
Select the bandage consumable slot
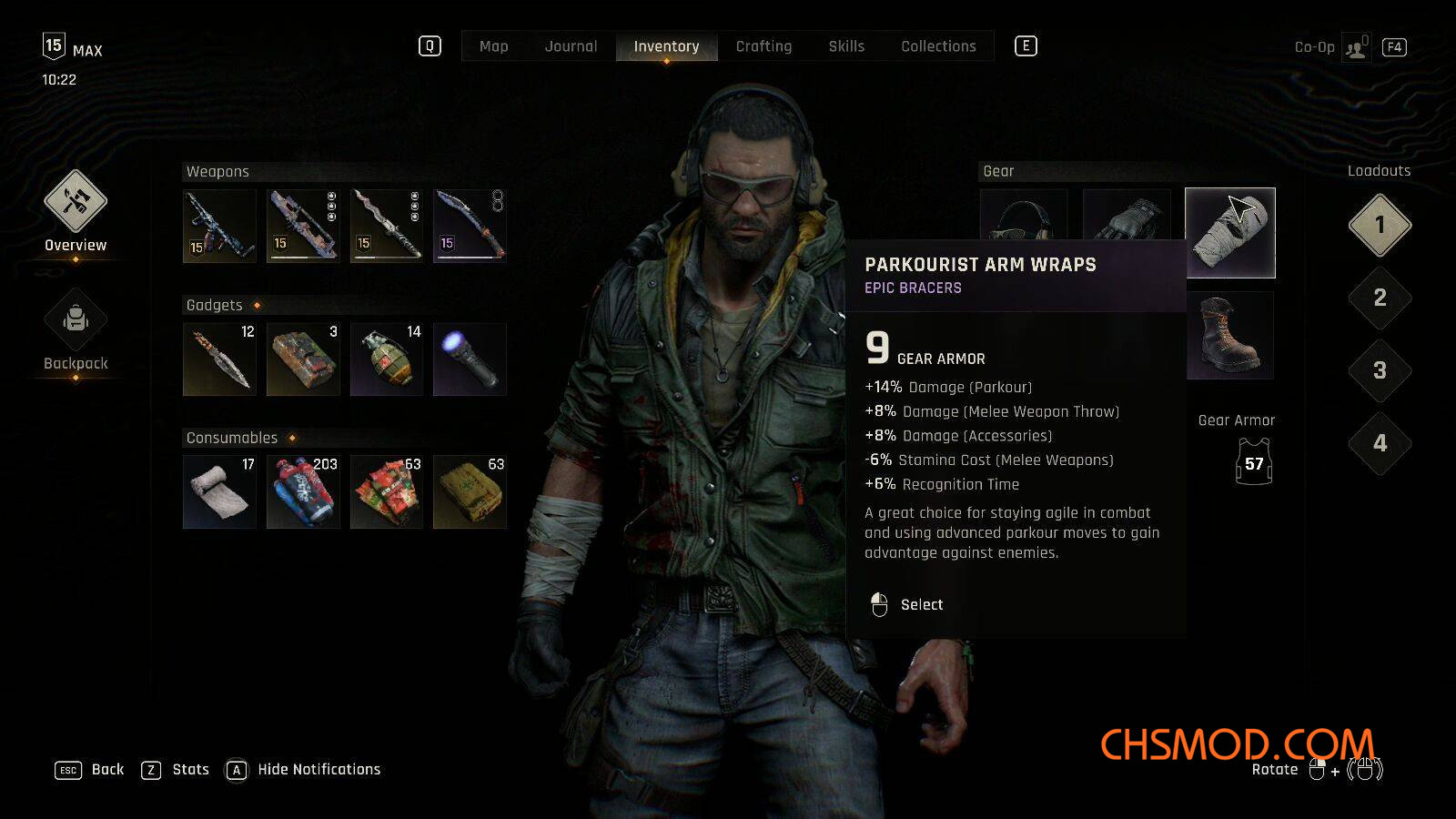coord(219,492)
